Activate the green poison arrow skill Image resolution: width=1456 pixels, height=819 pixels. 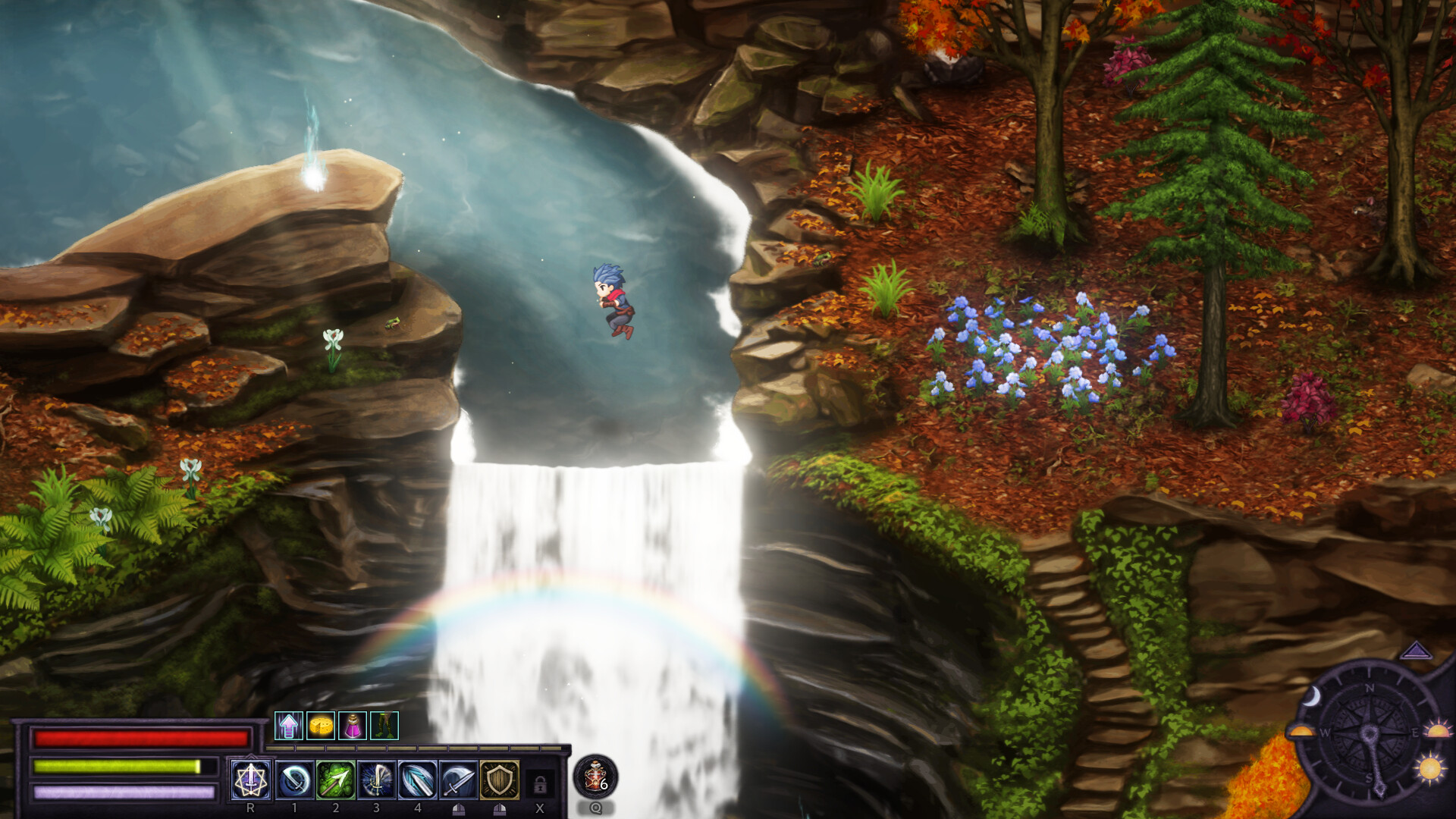point(335,780)
